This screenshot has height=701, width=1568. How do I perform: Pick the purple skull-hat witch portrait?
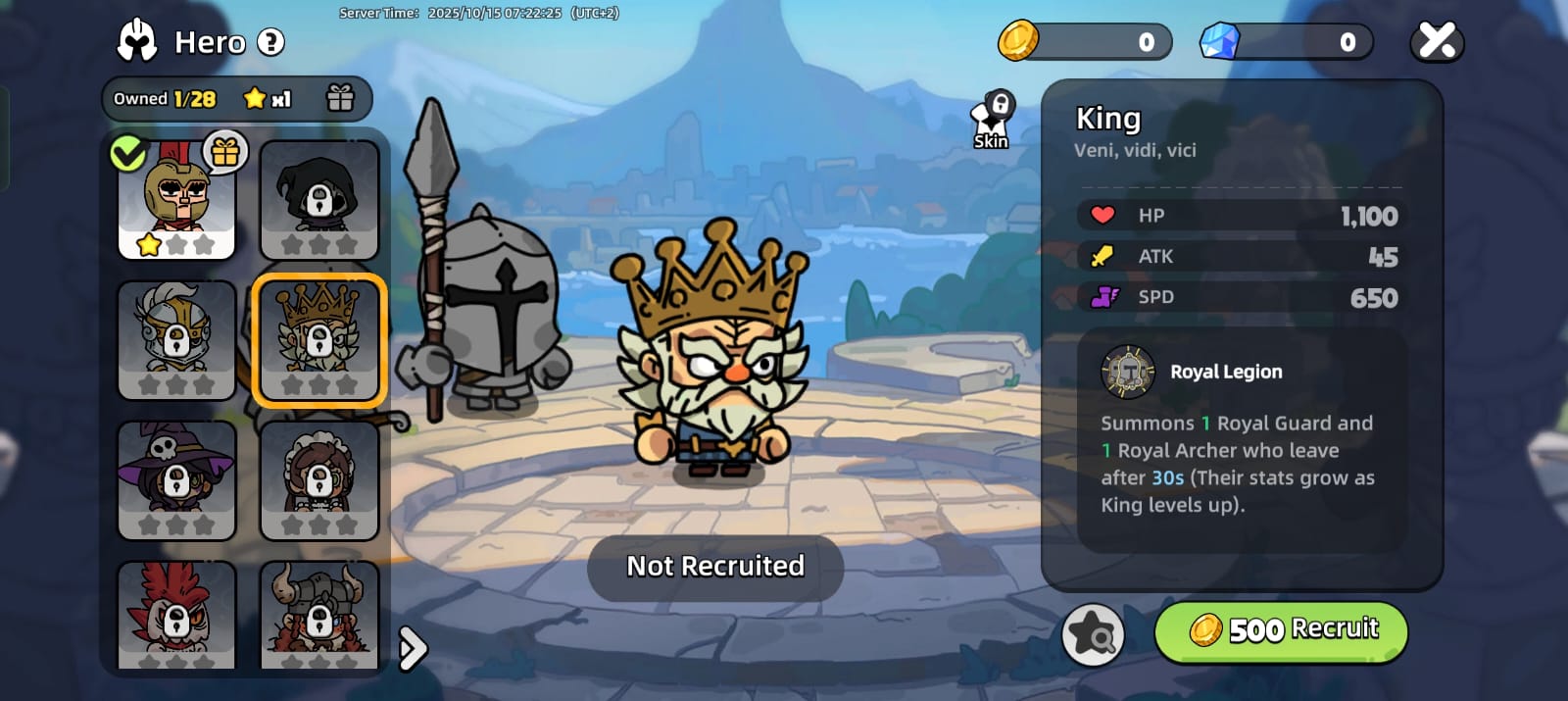pyautogui.click(x=176, y=480)
